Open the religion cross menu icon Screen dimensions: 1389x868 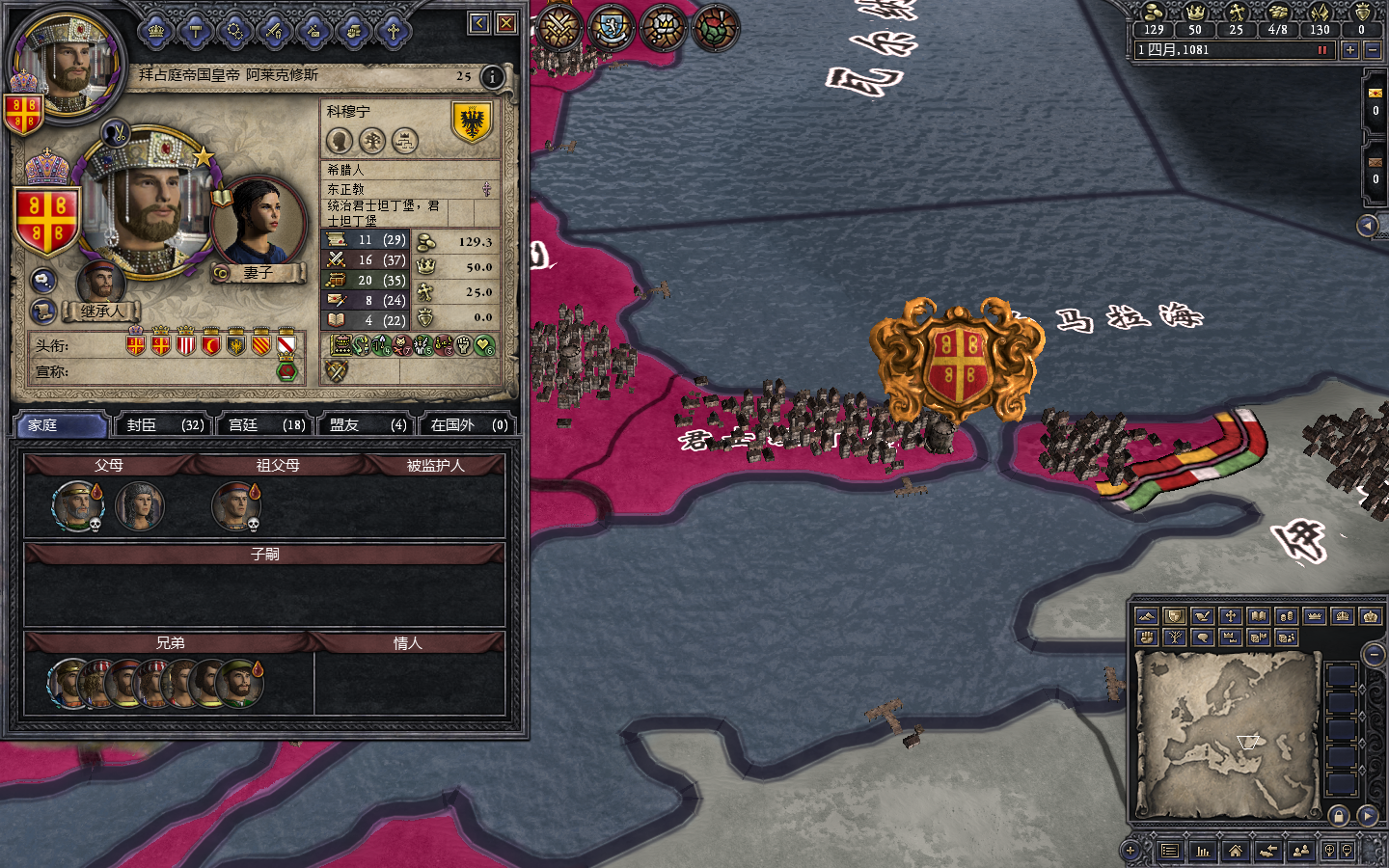tap(393, 32)
